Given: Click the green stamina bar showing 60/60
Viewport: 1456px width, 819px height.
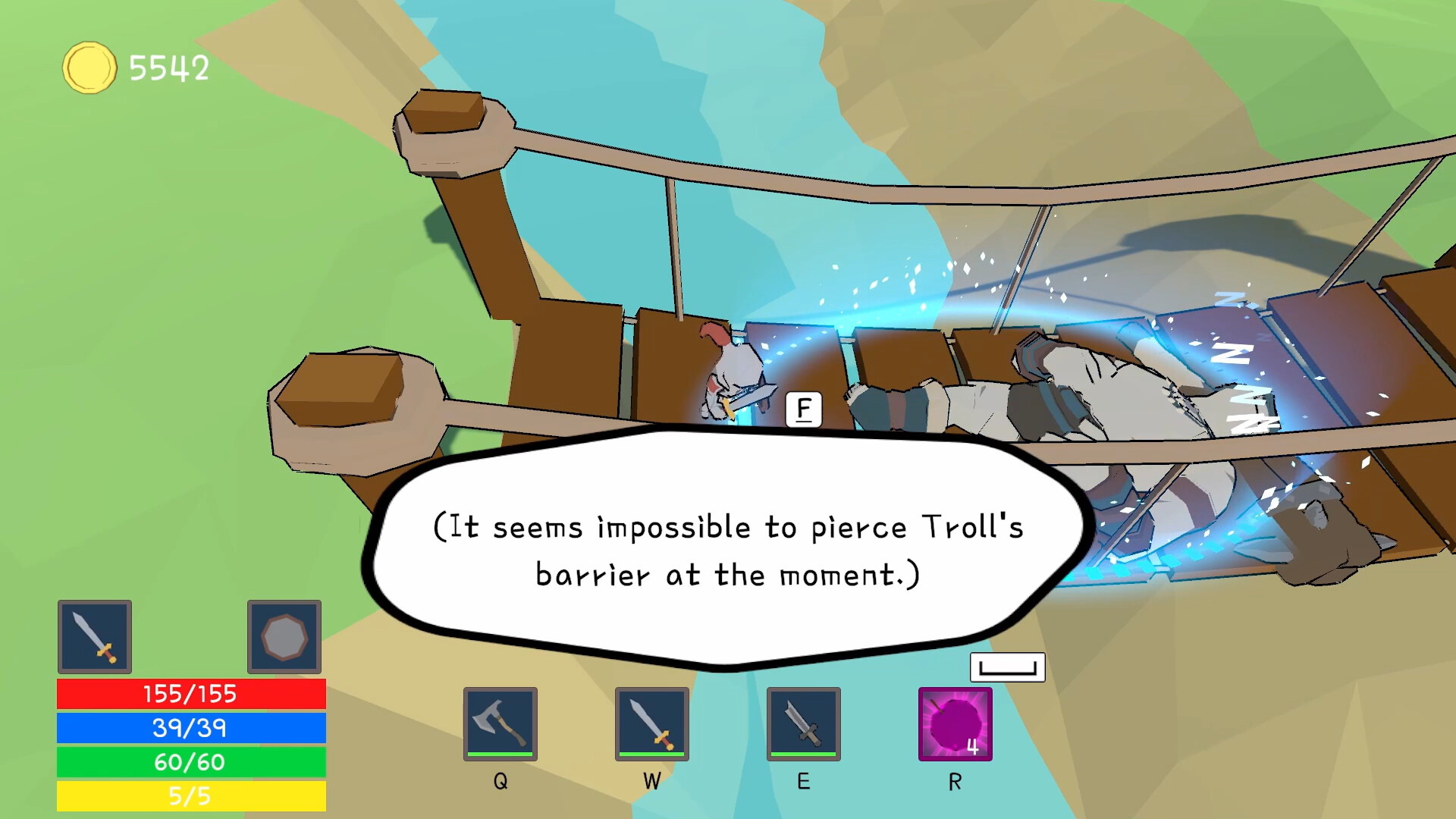Looking at the screenshot, I should (x=188, y=763).
